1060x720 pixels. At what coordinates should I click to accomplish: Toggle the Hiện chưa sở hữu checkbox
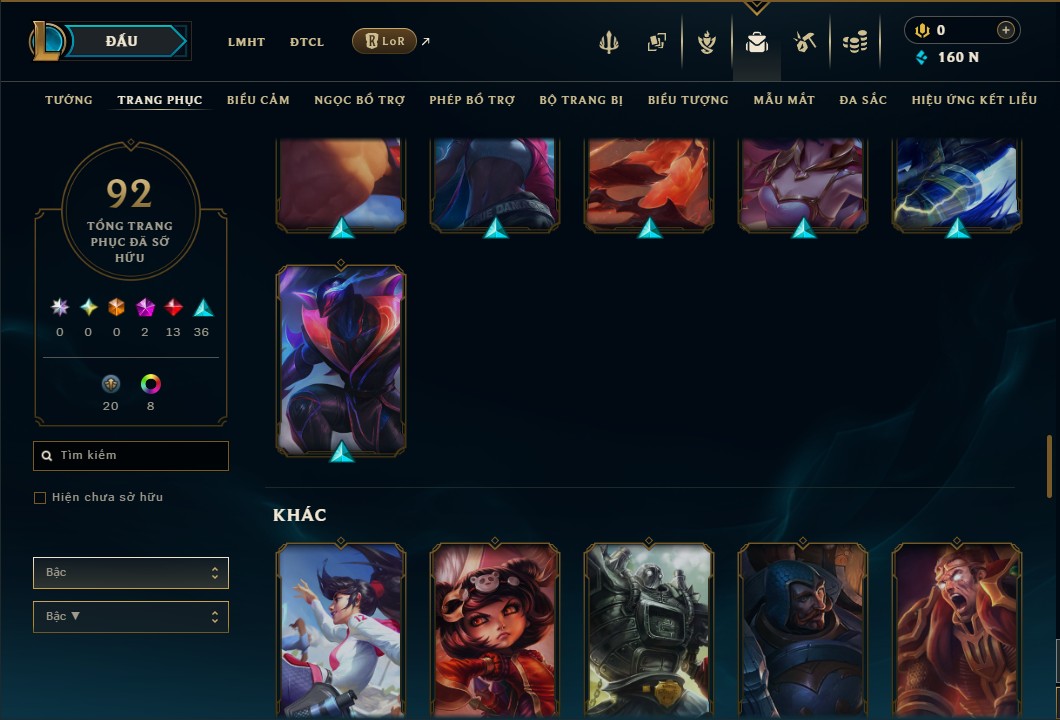tap(40, 498)
